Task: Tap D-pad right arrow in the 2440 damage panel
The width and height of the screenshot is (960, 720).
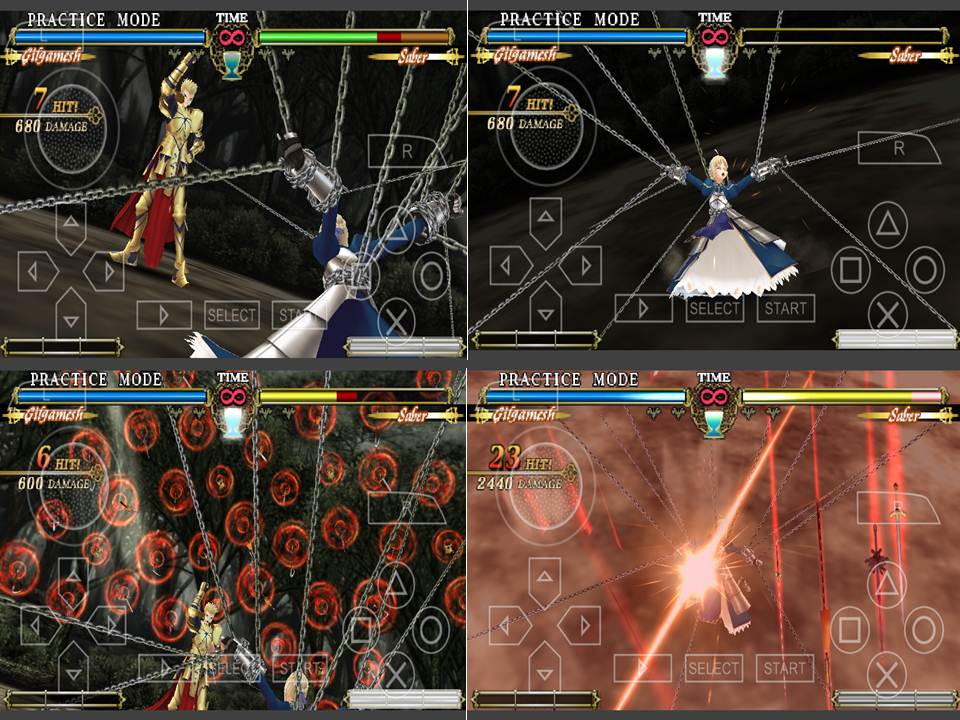Action: [x=578, y=624]
